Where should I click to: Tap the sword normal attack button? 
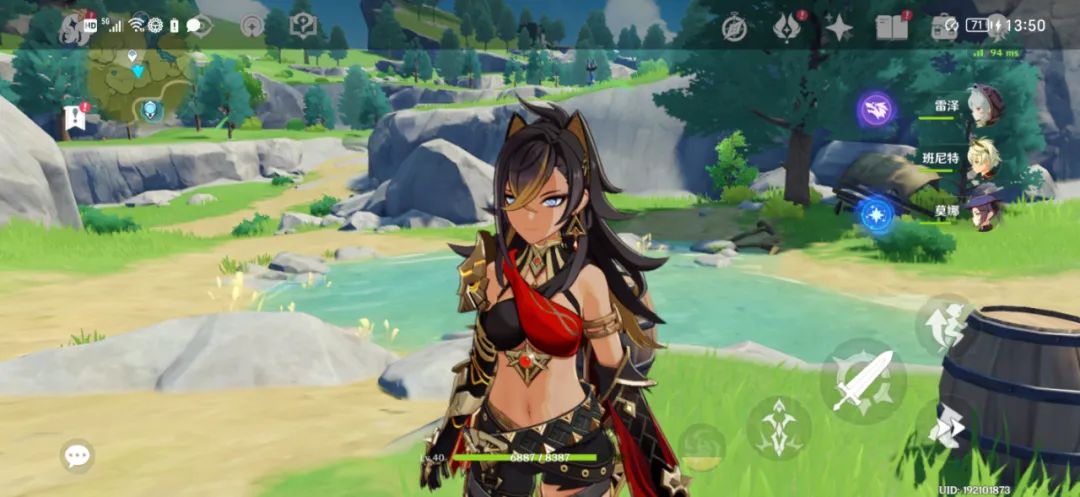pos(862,380)
